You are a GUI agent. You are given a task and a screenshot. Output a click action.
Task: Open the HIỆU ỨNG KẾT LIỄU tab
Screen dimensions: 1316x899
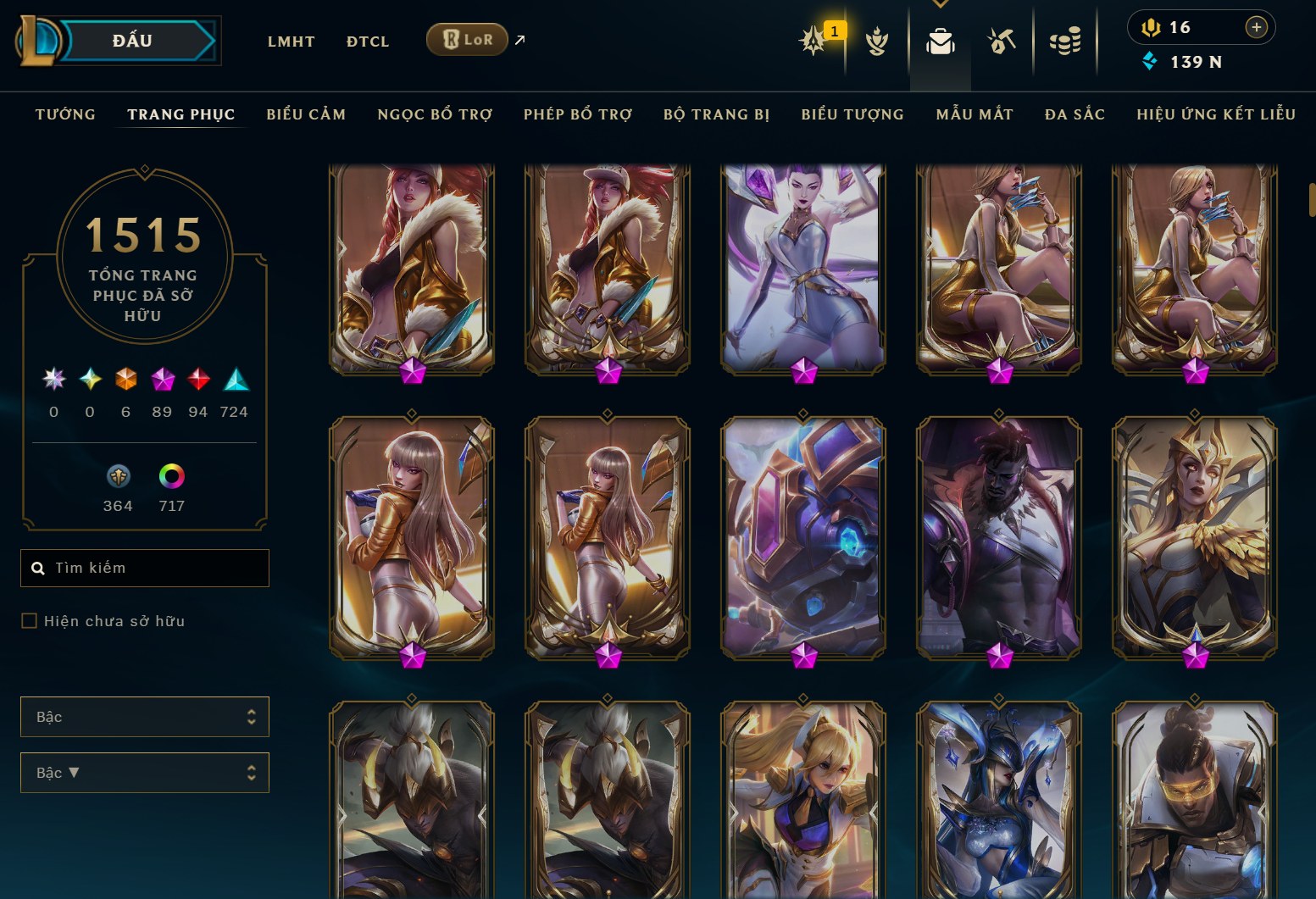pyautogui.click(x=1215, y=114)
